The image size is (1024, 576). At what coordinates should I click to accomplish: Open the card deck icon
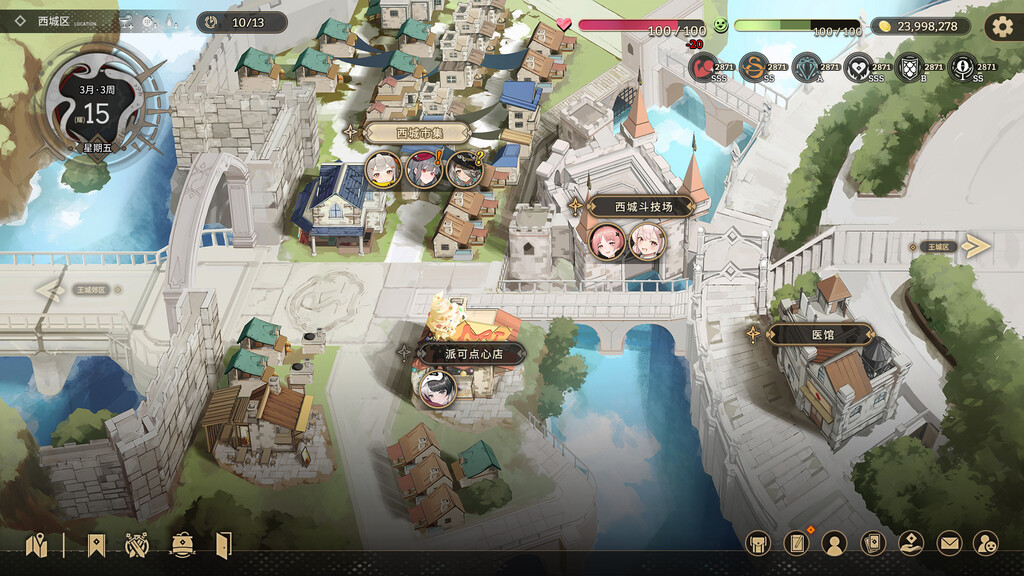[x=873, y=543]
